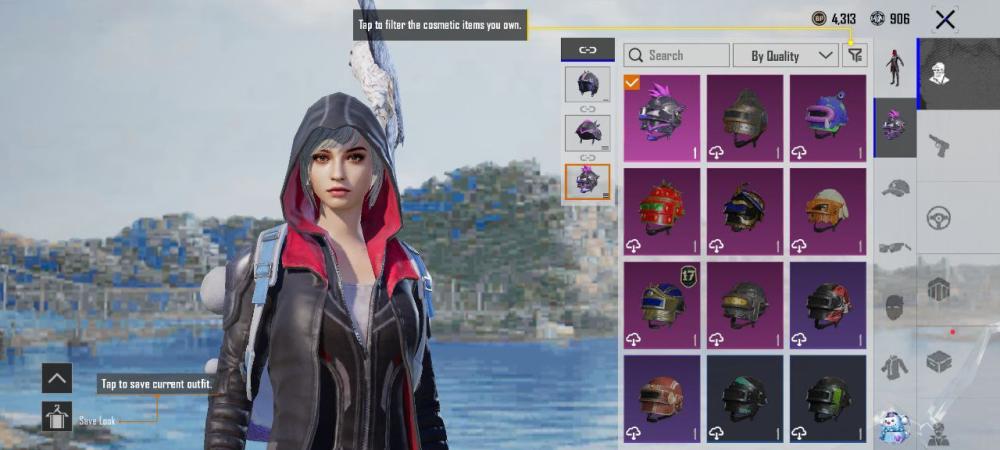1000x450 pixels.
Task: Open the face mask category
Action: coord(895,305)
